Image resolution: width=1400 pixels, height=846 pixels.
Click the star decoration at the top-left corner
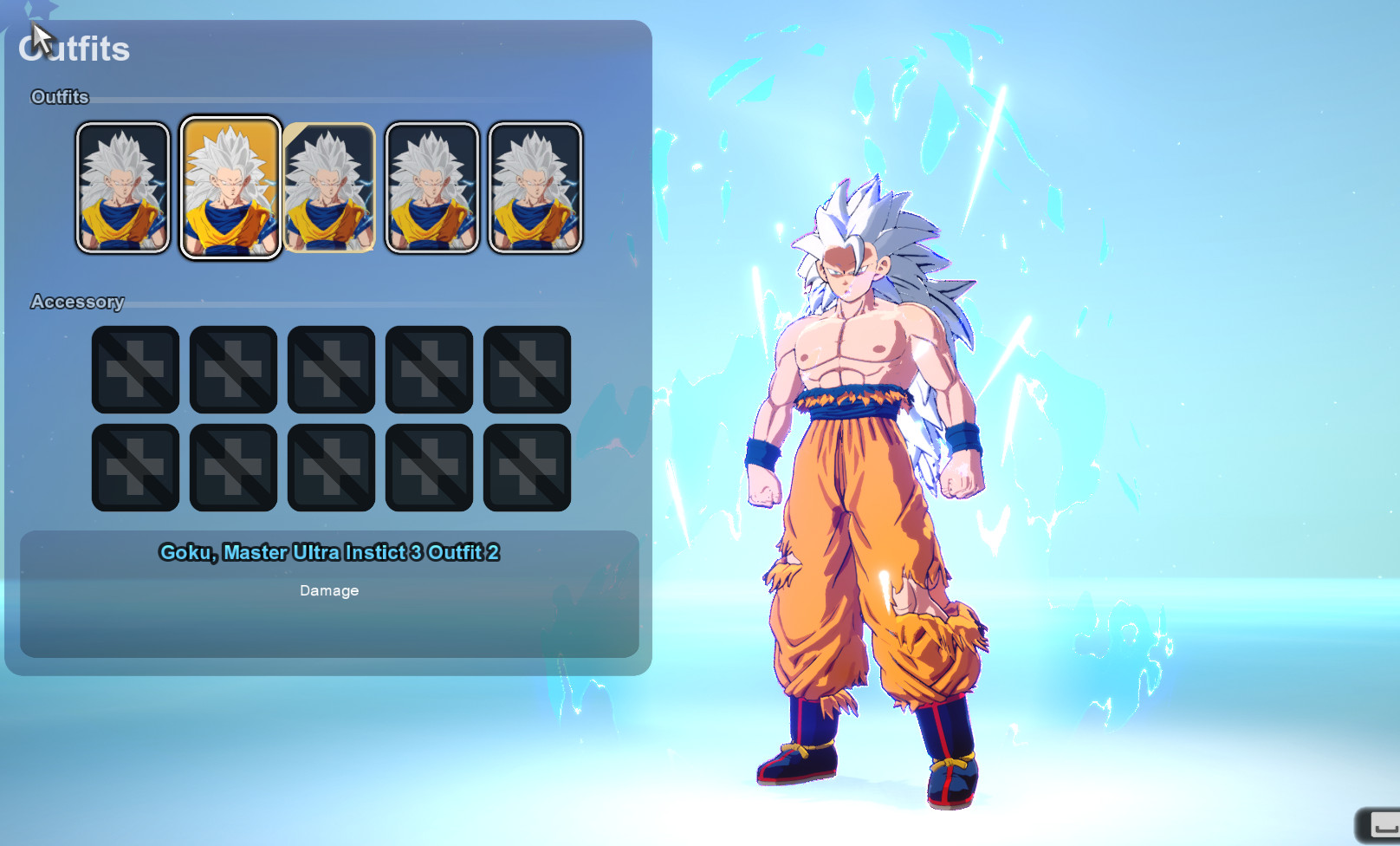coord(39,10)
